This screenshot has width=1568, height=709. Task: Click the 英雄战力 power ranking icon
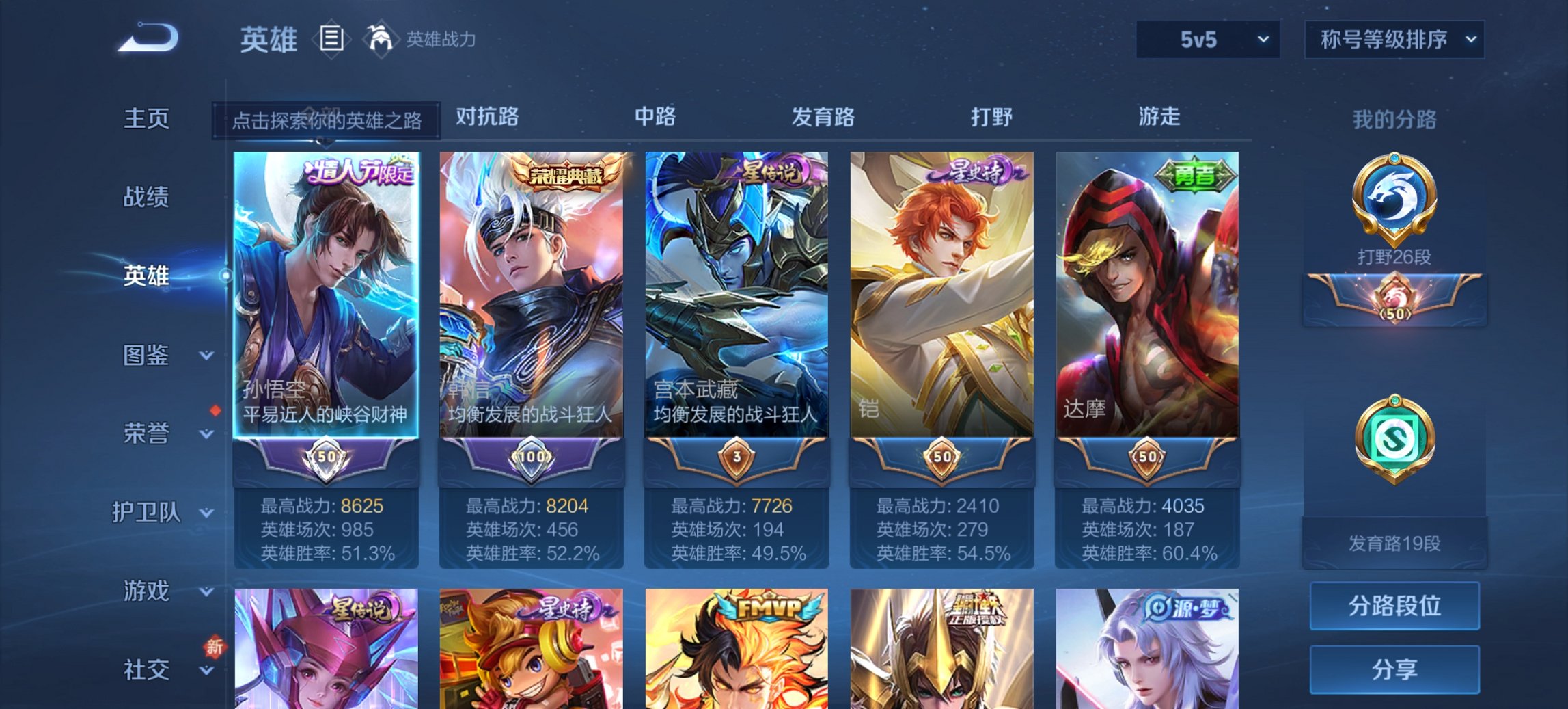(381, 39)
